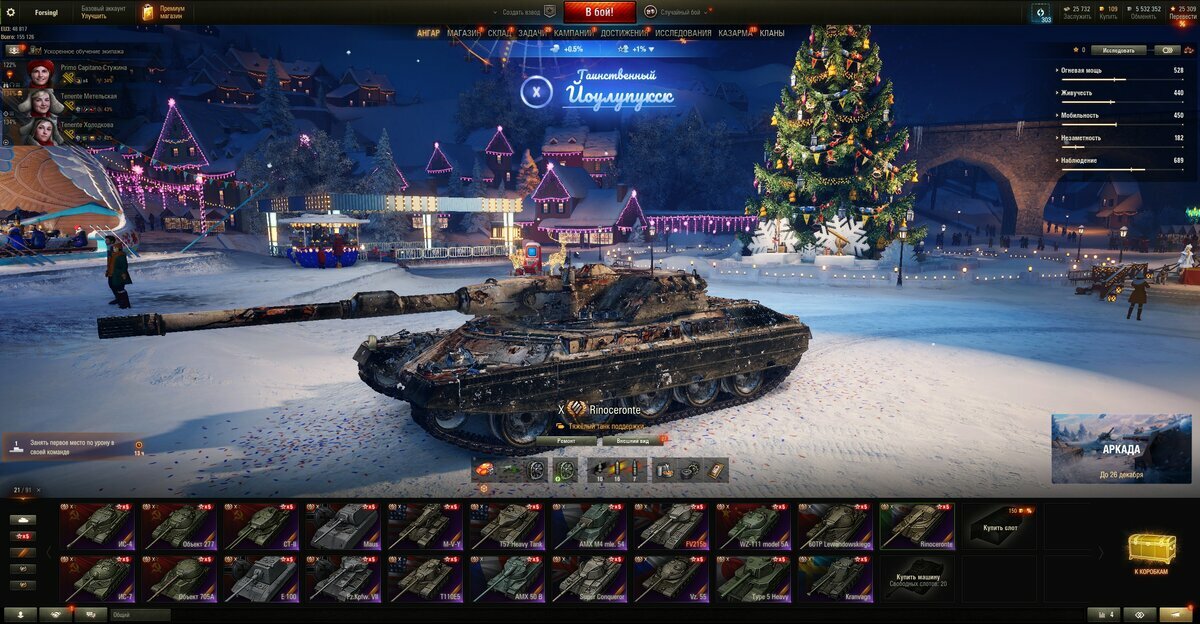This screenshot has height=624, width=1200.
Task: Pick the Kranvagn tank
Action: pos(836,579)
